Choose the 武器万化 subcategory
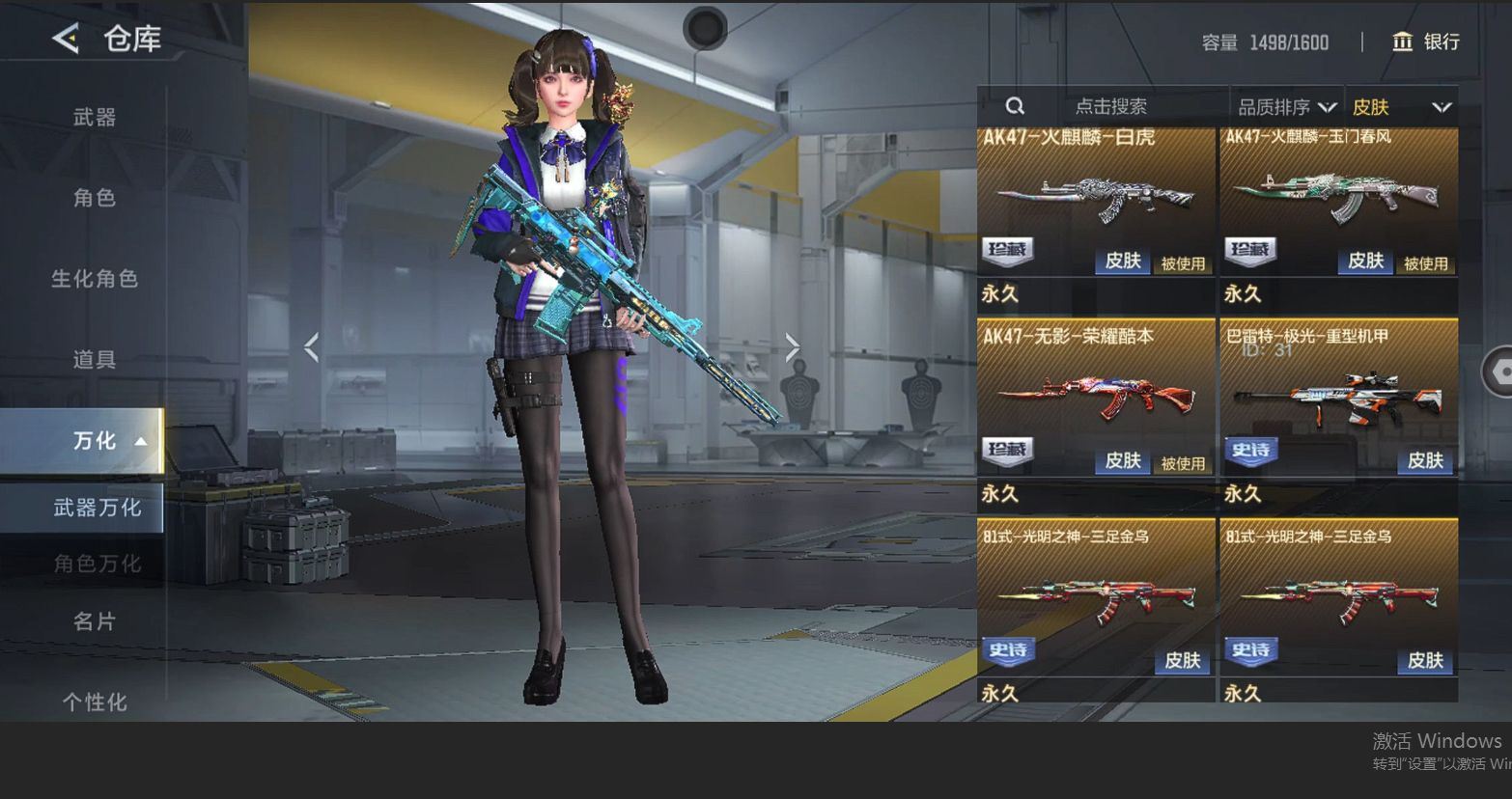1512x799 pixels. pos(97,508)
